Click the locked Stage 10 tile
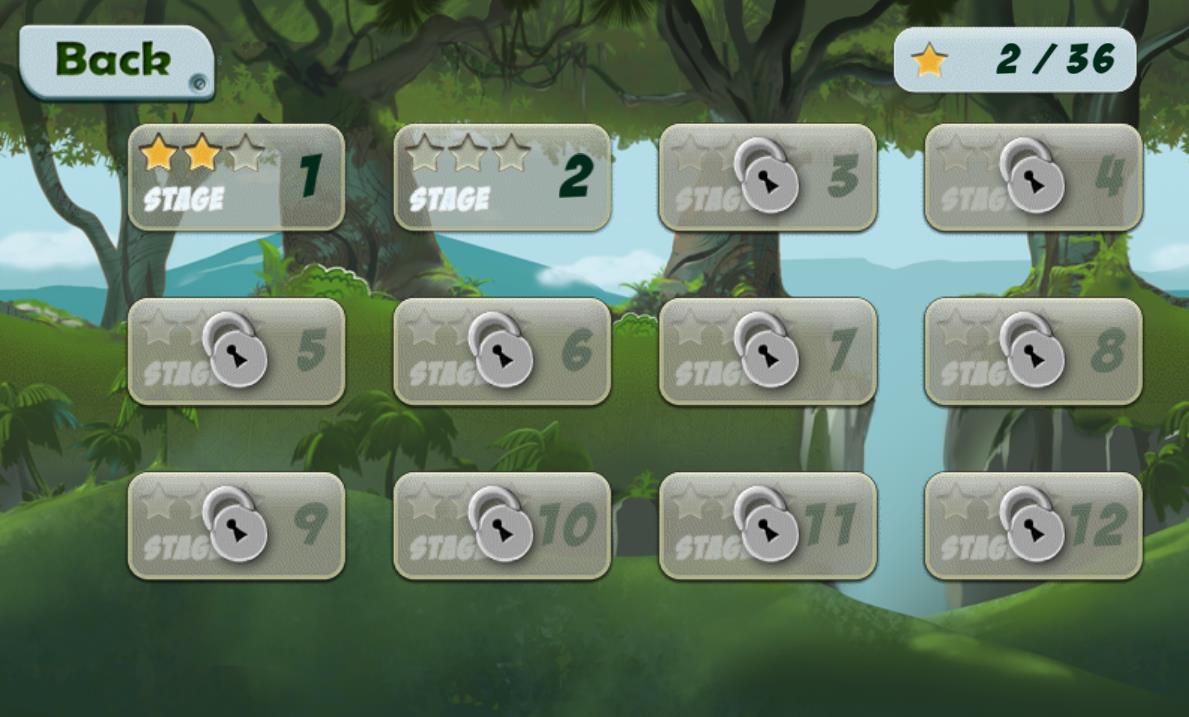The width and height of the screenshot is (1189, 717). pos(502,526)
